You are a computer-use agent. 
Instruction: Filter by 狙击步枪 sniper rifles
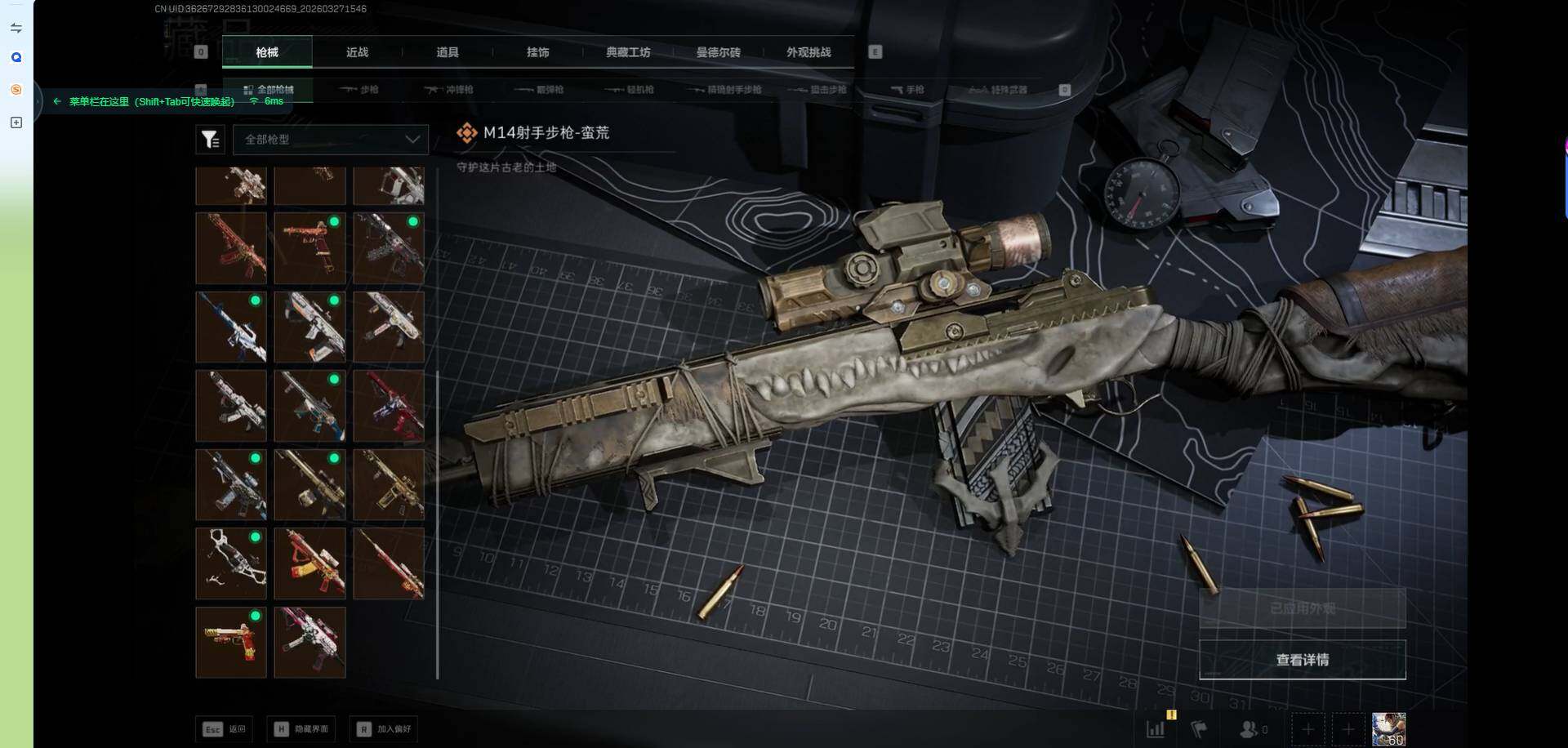click(819, 90)
